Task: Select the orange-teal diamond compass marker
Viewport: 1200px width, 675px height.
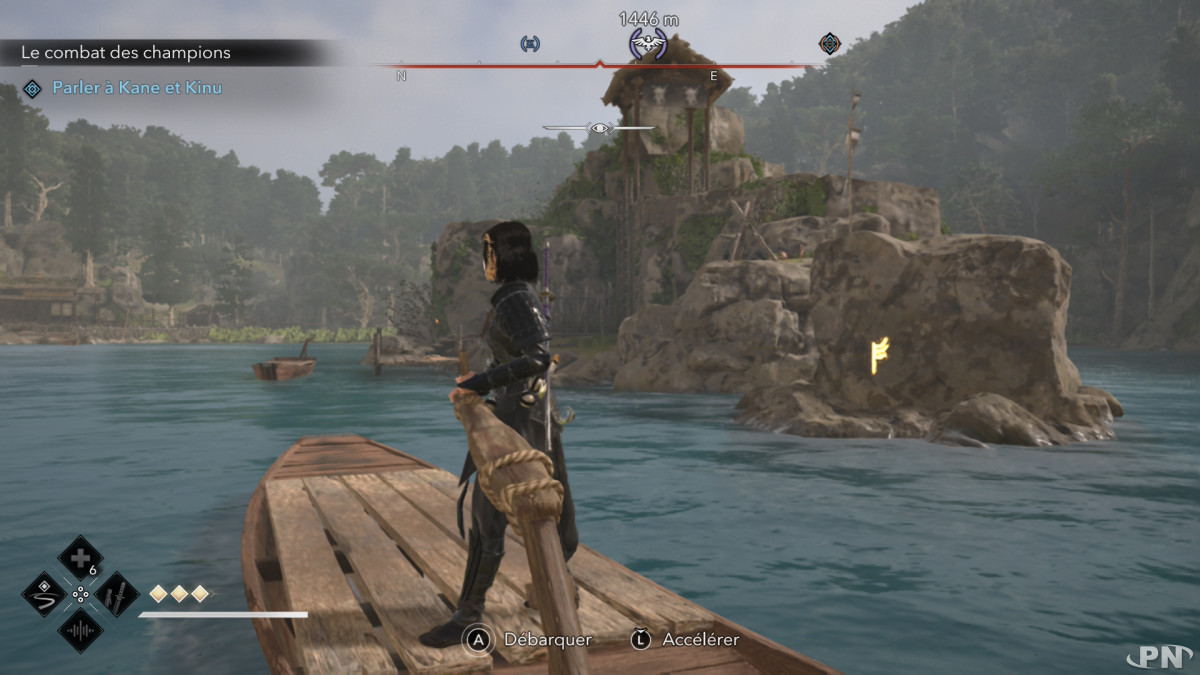Action: tap(829, 43)
